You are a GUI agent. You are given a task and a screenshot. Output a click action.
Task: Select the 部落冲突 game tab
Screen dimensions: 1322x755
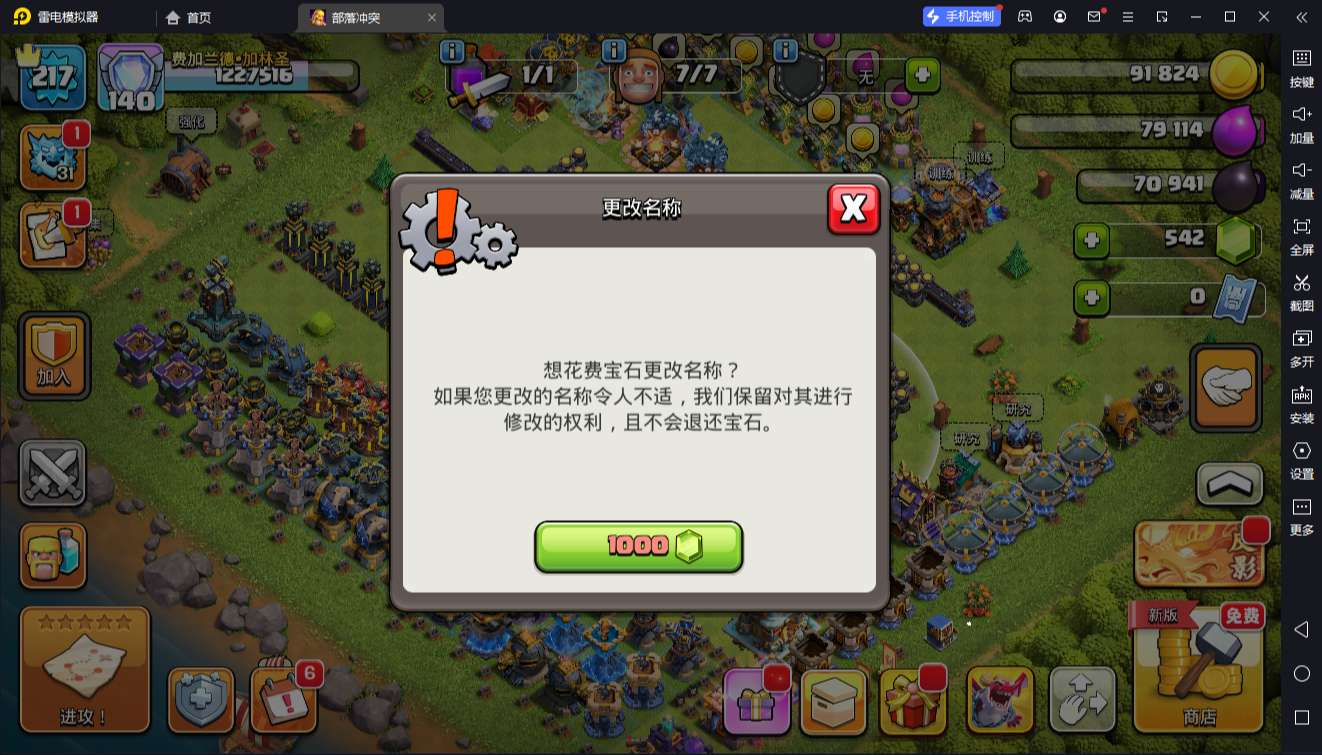point(351,17)
